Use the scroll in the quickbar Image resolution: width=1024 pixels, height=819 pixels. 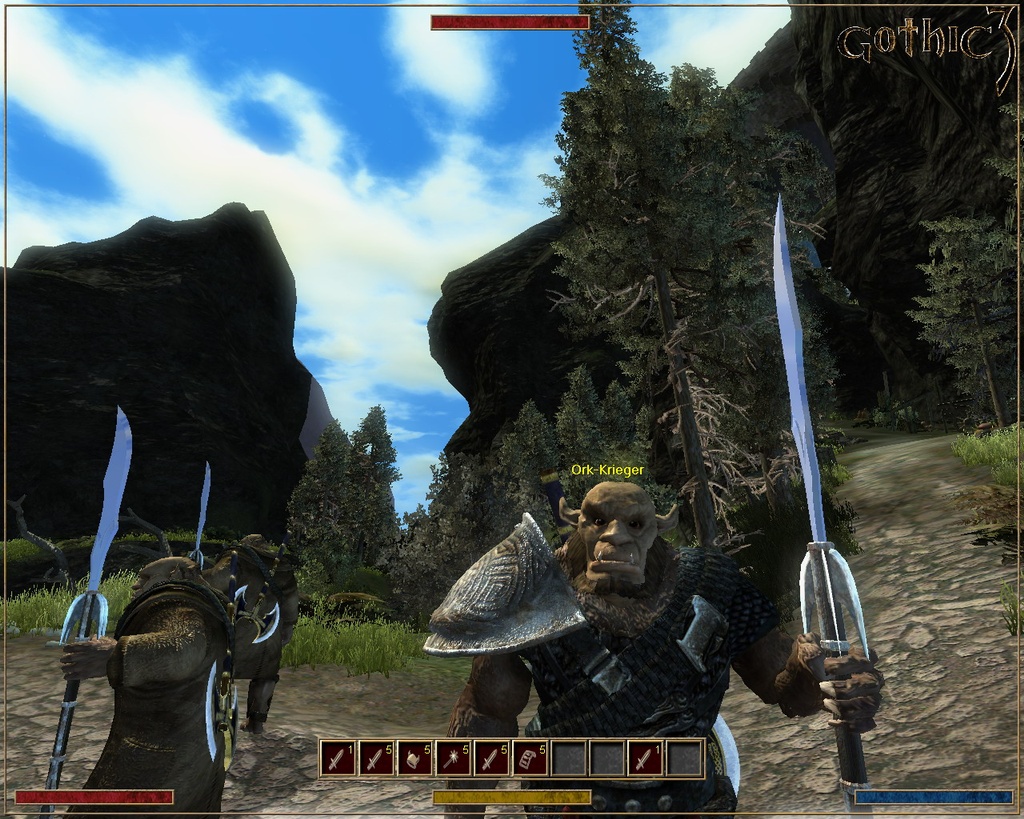point(530,759)
